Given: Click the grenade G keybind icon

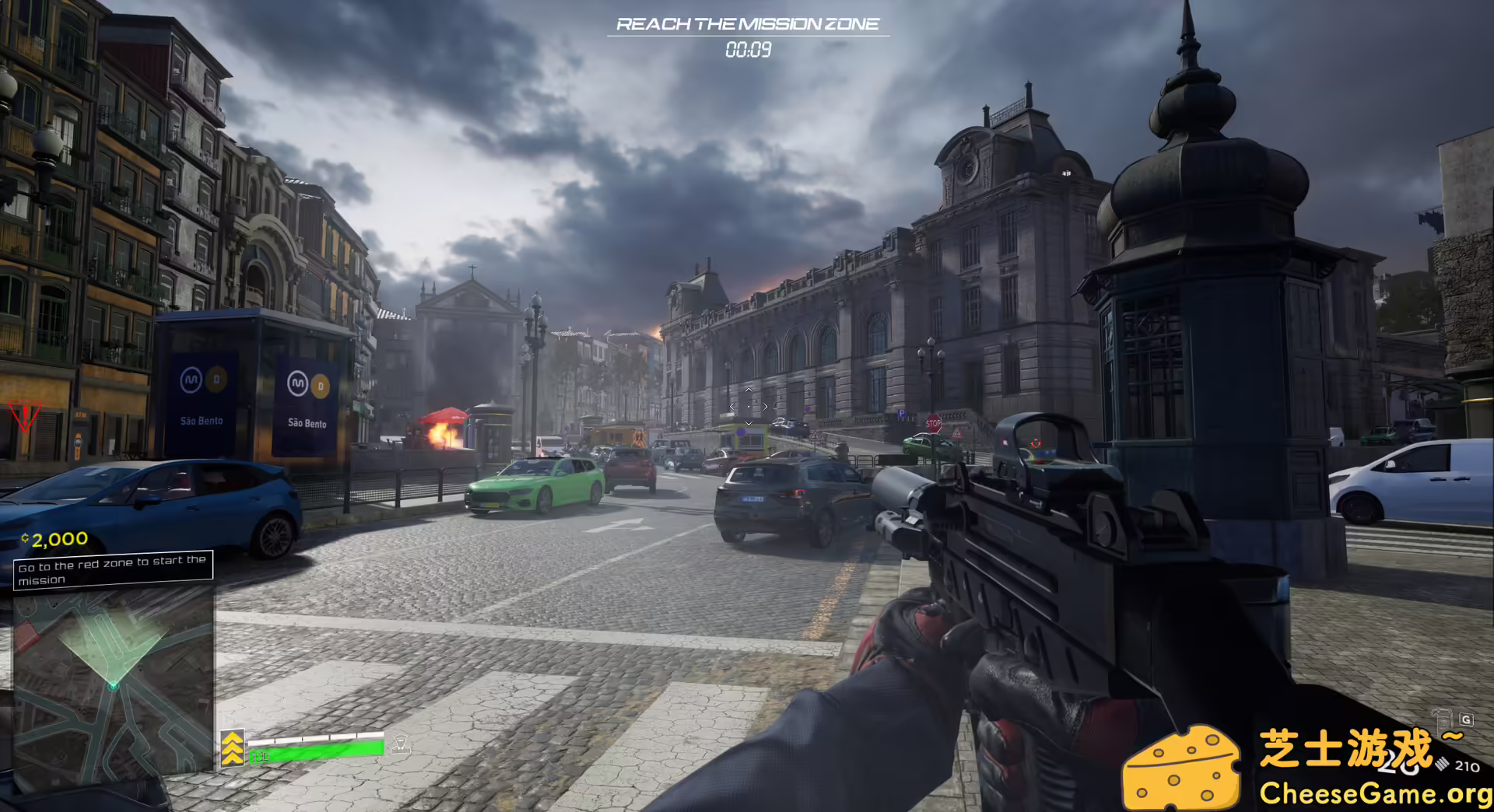Looking at the screenshot, I should tap(1466, 719).
